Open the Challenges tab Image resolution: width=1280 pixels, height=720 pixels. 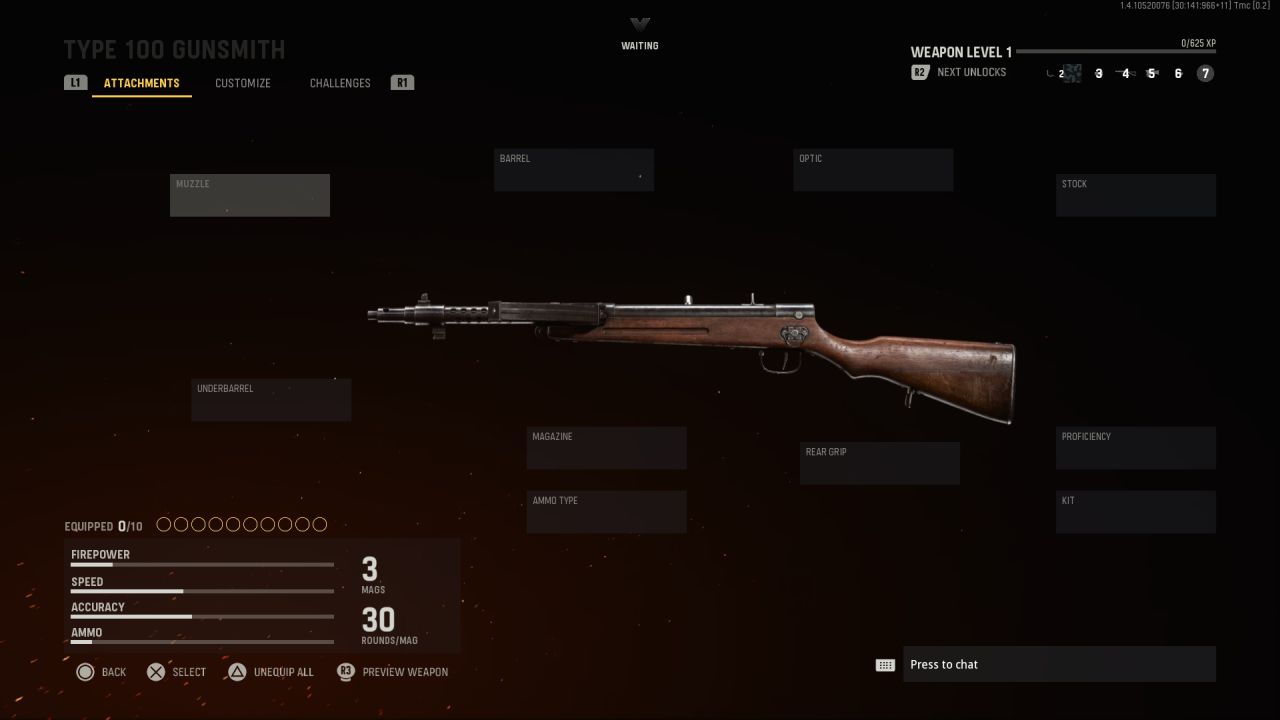click(340, 83)
